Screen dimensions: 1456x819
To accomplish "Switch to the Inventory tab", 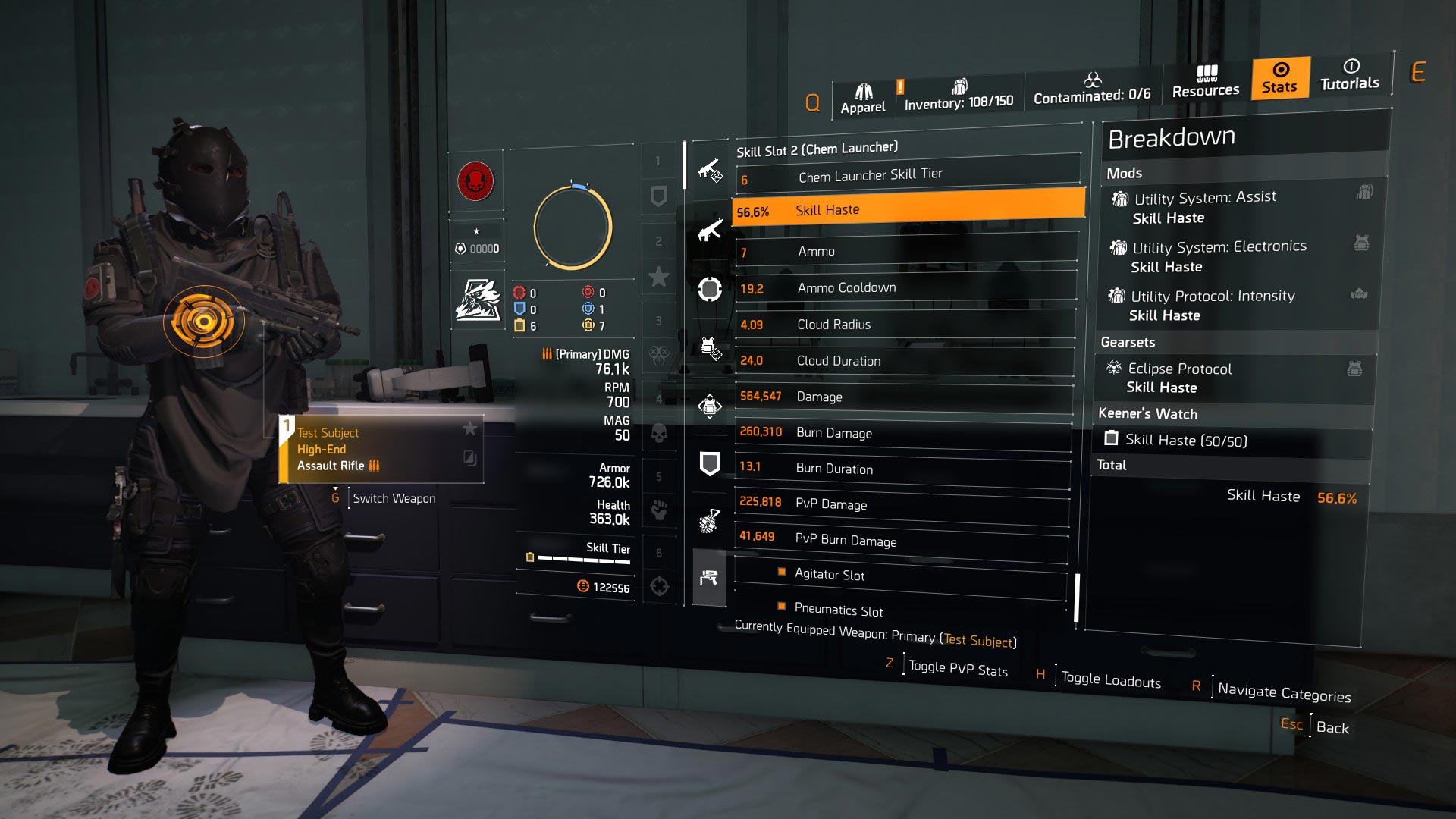I will point(959,95).
